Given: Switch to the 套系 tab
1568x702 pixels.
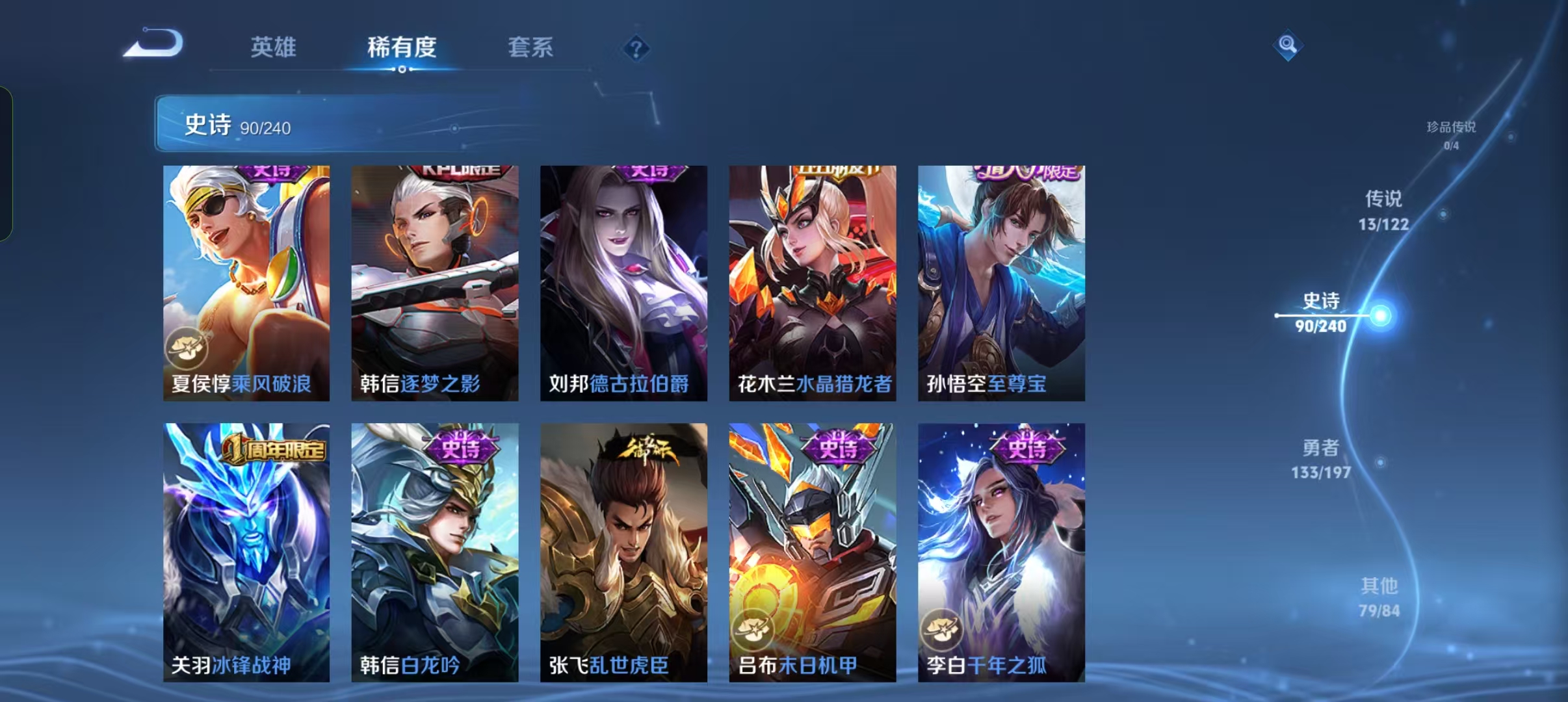Looking at the screenshot, I should [530, 47].
